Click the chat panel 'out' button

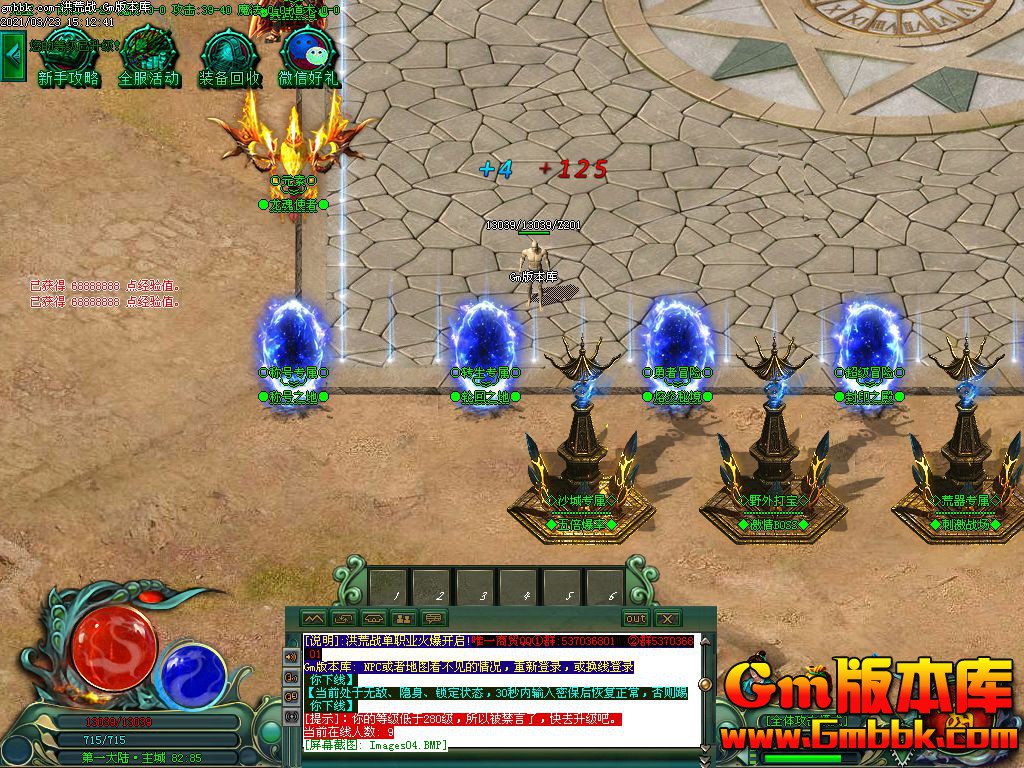pos(635,619)
